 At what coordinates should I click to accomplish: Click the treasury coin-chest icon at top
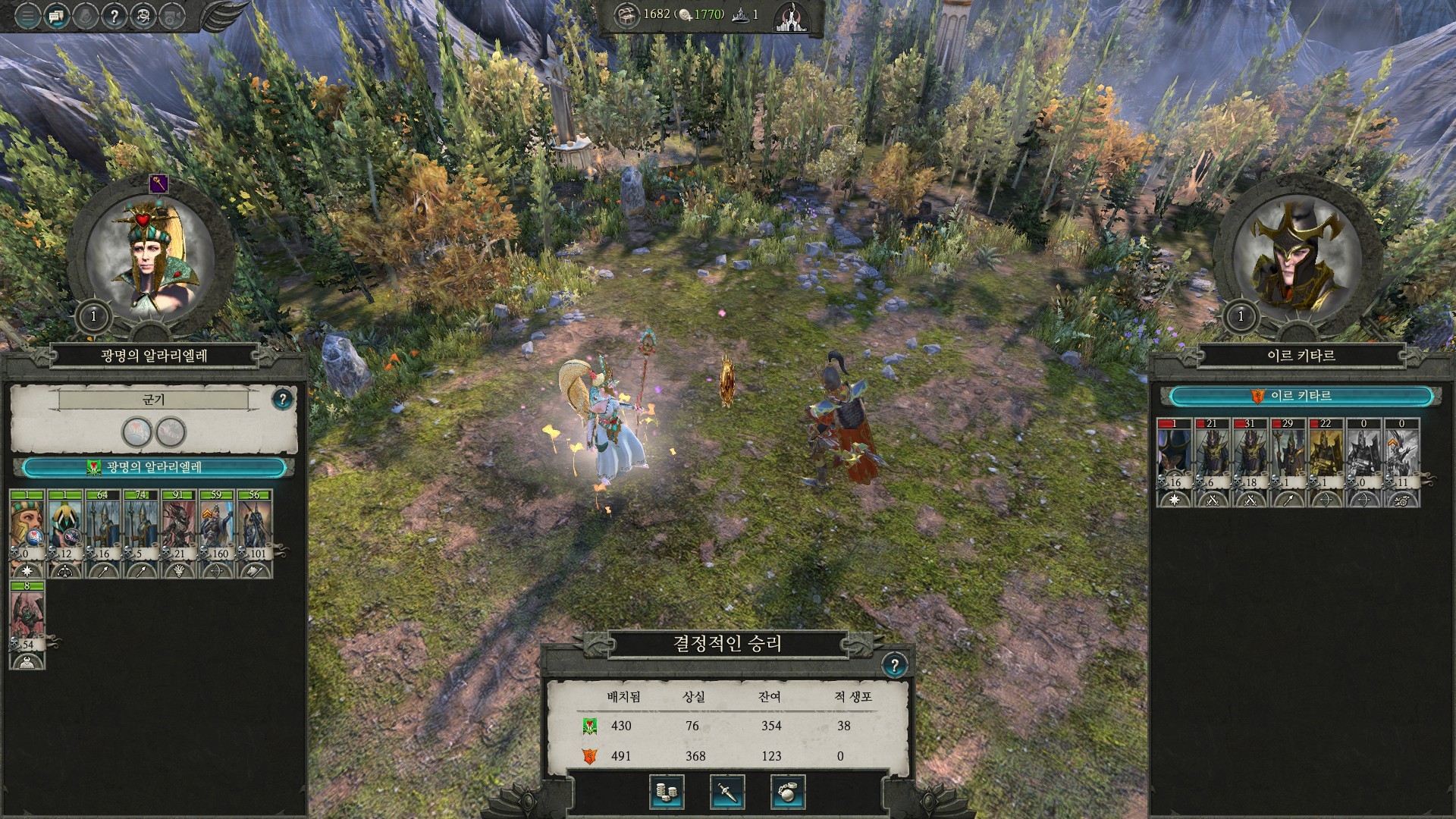(x=626, y=15)
